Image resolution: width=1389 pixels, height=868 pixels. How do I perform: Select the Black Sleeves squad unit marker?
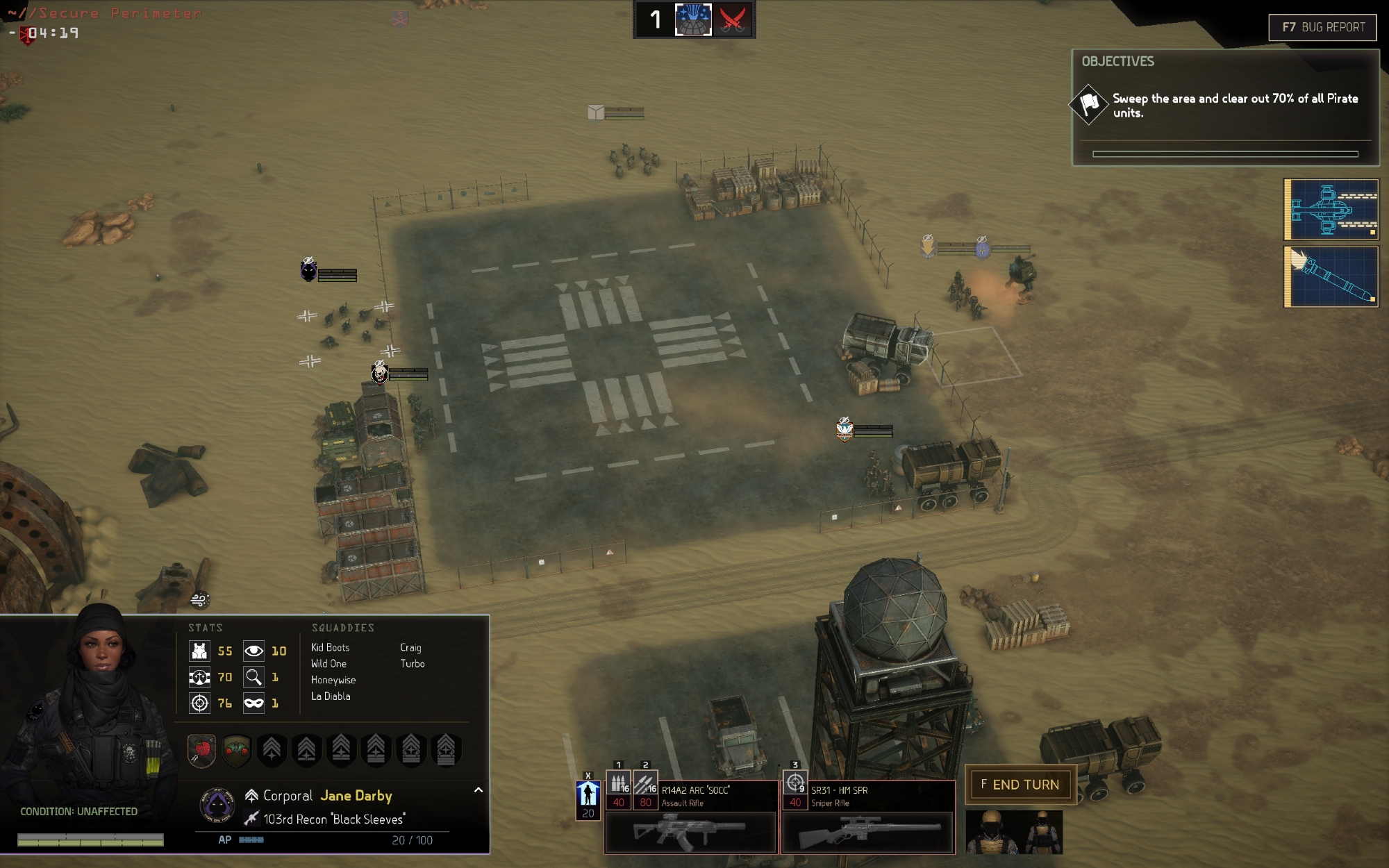(x=308, y=270)
